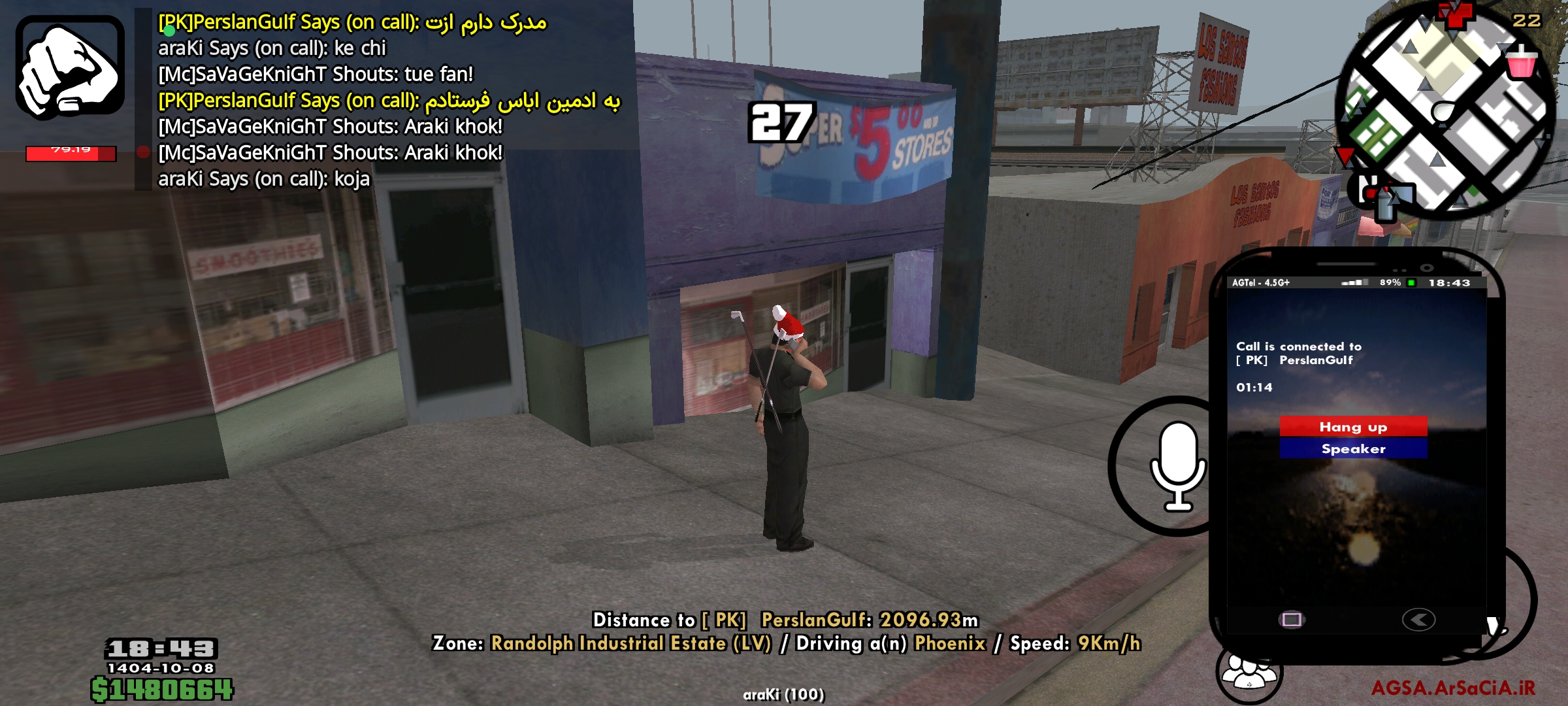
Task: Select the araKi 'koja' chat message
Action: tap(261, 179)
